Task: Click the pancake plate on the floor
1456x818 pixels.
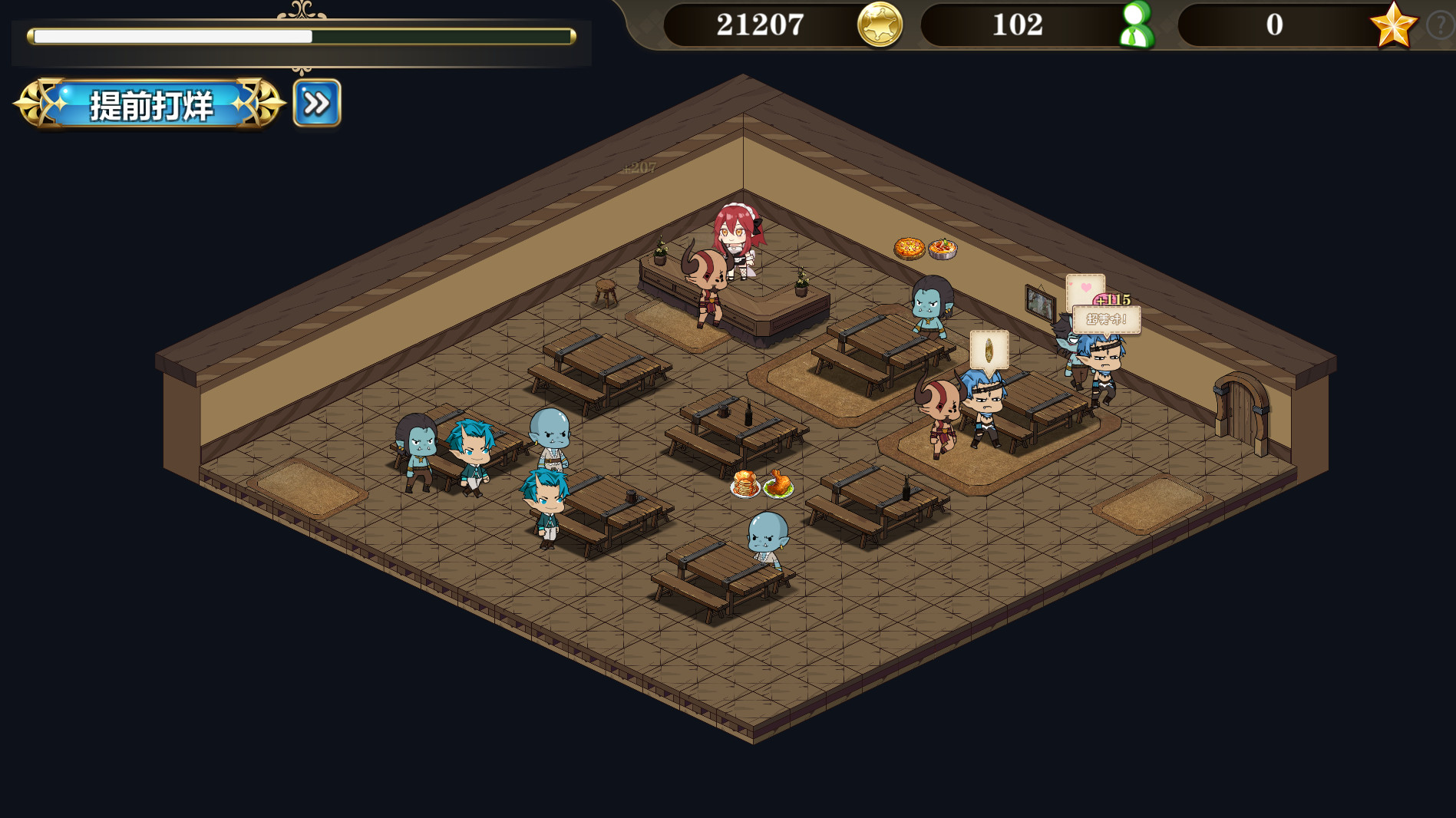Action: [x=743, y=483]
